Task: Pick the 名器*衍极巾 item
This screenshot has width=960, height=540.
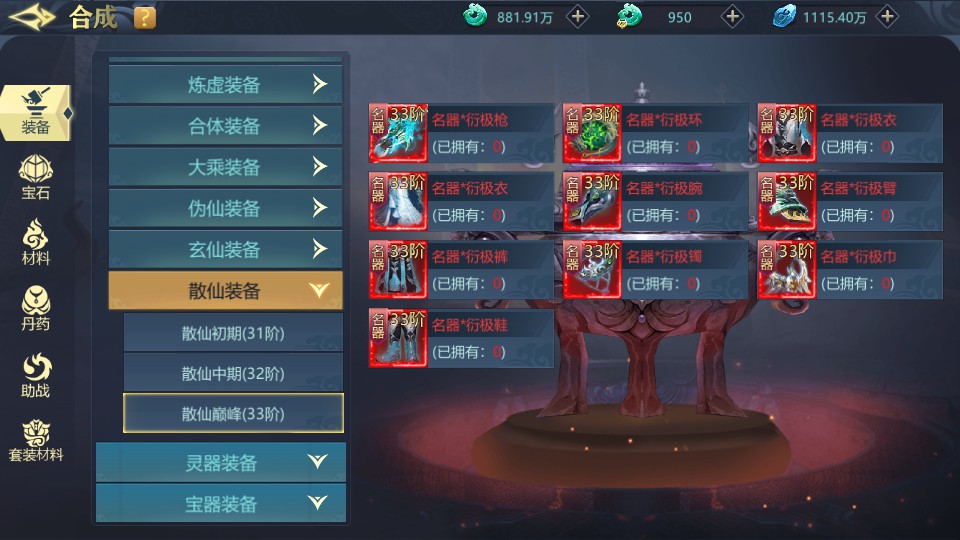Action: pos(849,270)
